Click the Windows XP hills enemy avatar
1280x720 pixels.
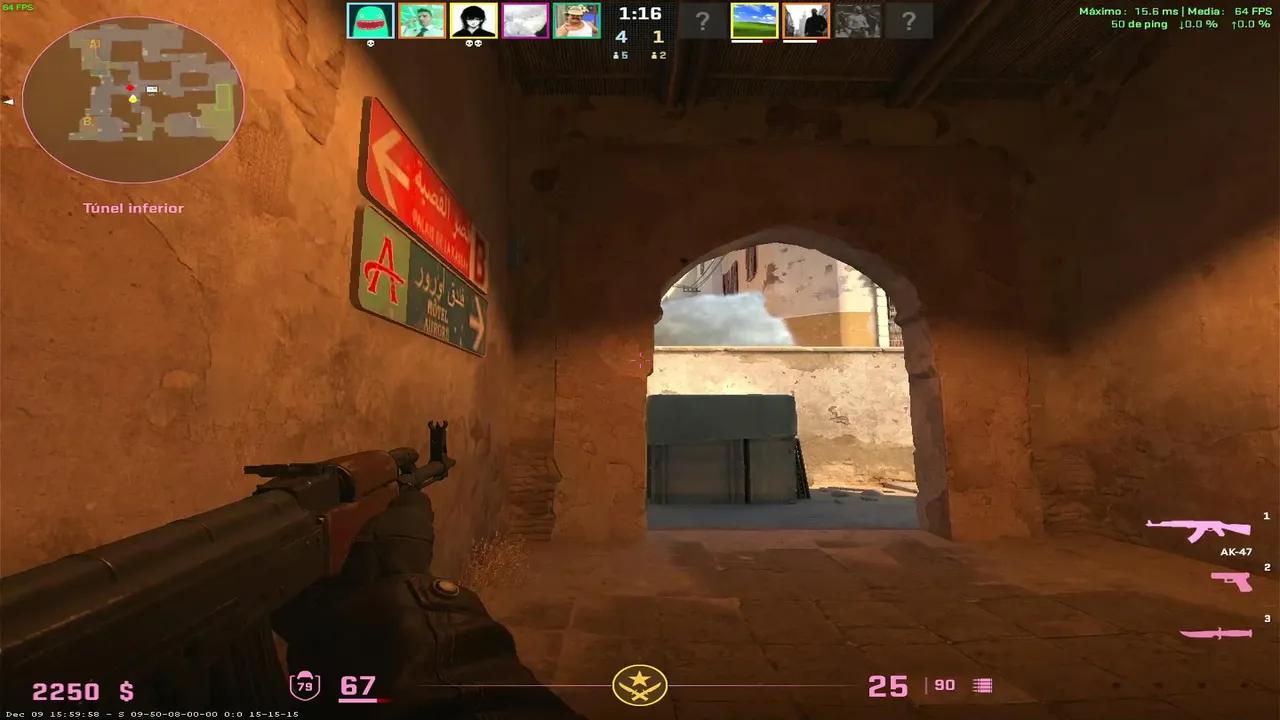click(x=754, y=20)
